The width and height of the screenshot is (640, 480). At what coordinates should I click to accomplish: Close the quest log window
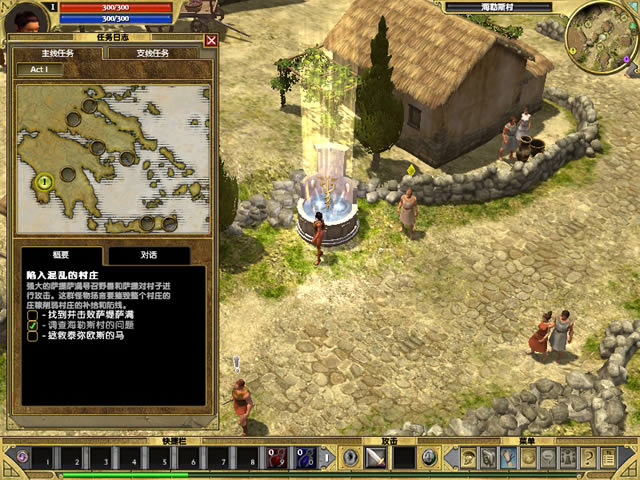211,40
